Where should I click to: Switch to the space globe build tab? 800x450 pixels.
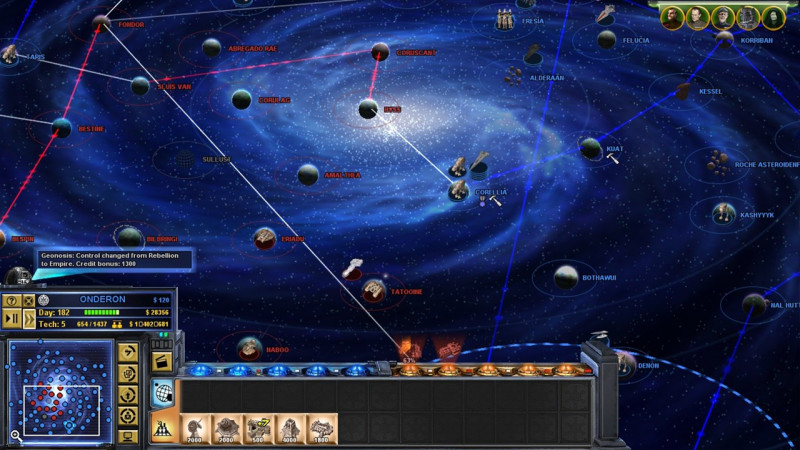tap(161, 393)
